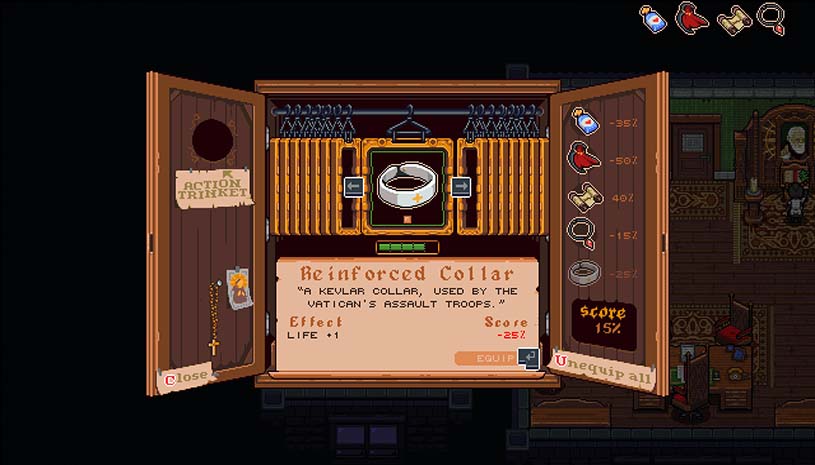This screenshot has height=465, width=815.
Task: Select the Reinforced Collar on the hanger
Action: pos(406,185)
